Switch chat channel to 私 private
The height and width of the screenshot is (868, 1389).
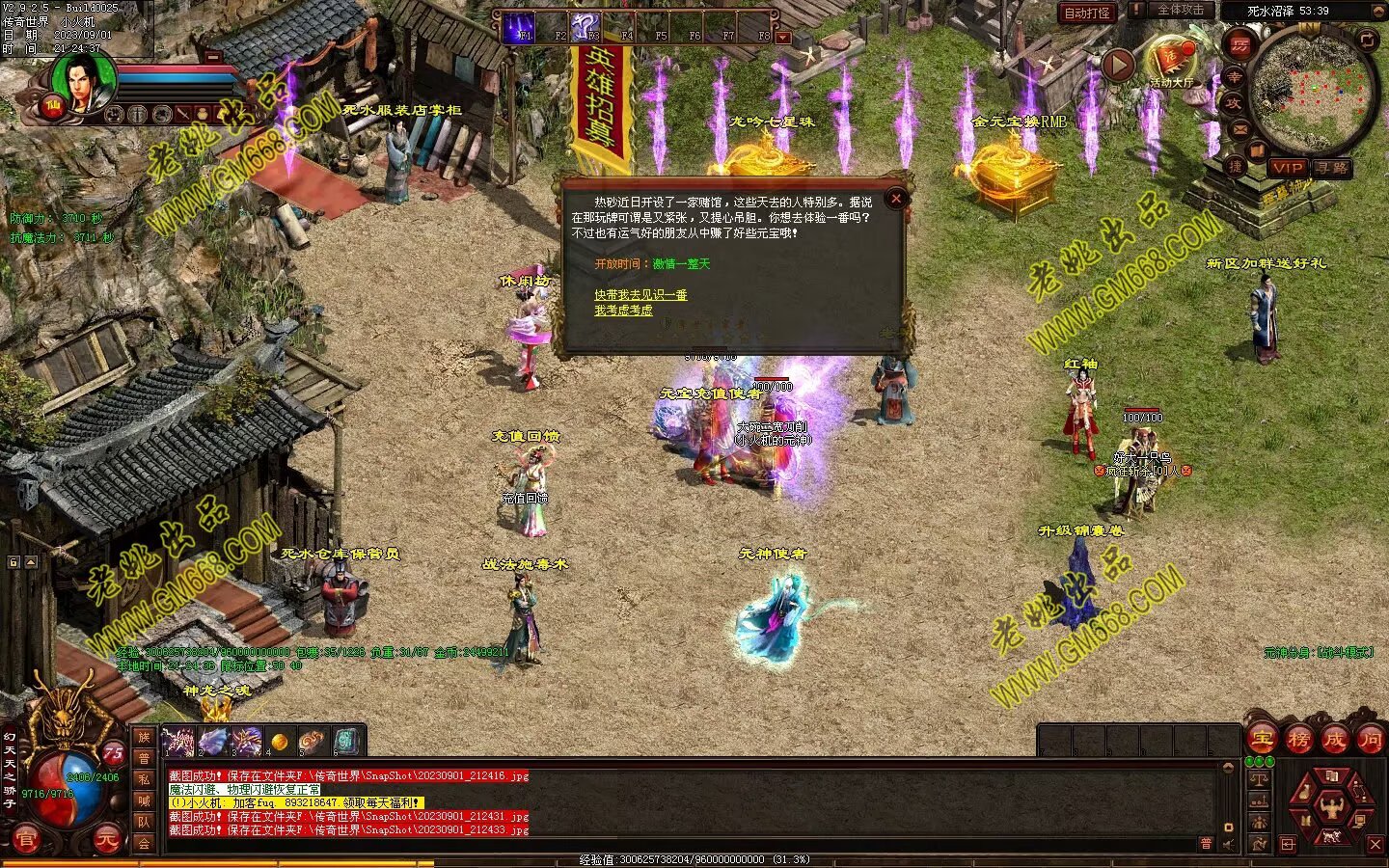(144, 779)
